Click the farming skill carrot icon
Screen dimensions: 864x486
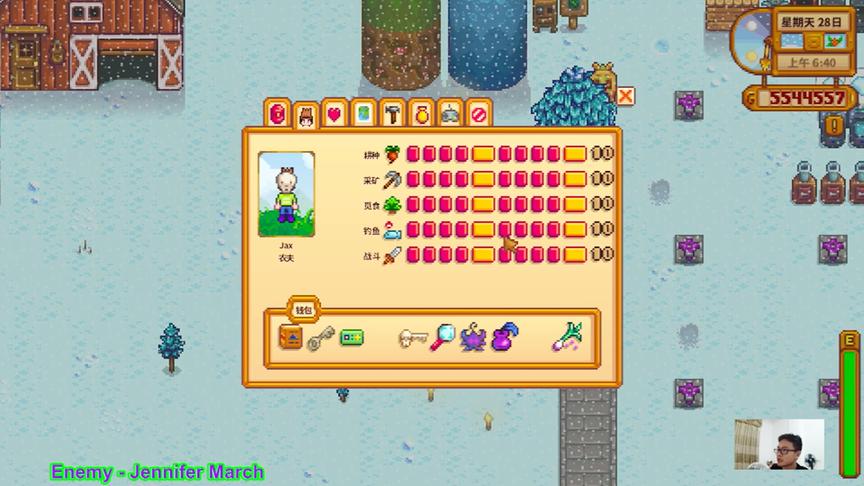pos(392,154)
